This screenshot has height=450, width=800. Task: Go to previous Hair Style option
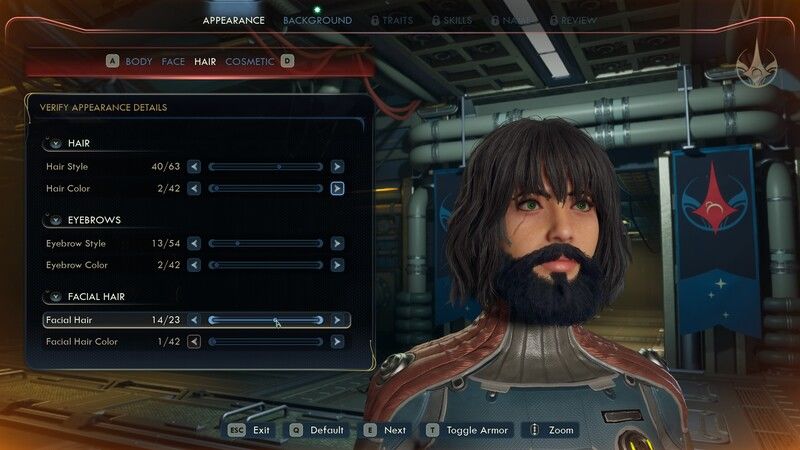tap(194, 166)
